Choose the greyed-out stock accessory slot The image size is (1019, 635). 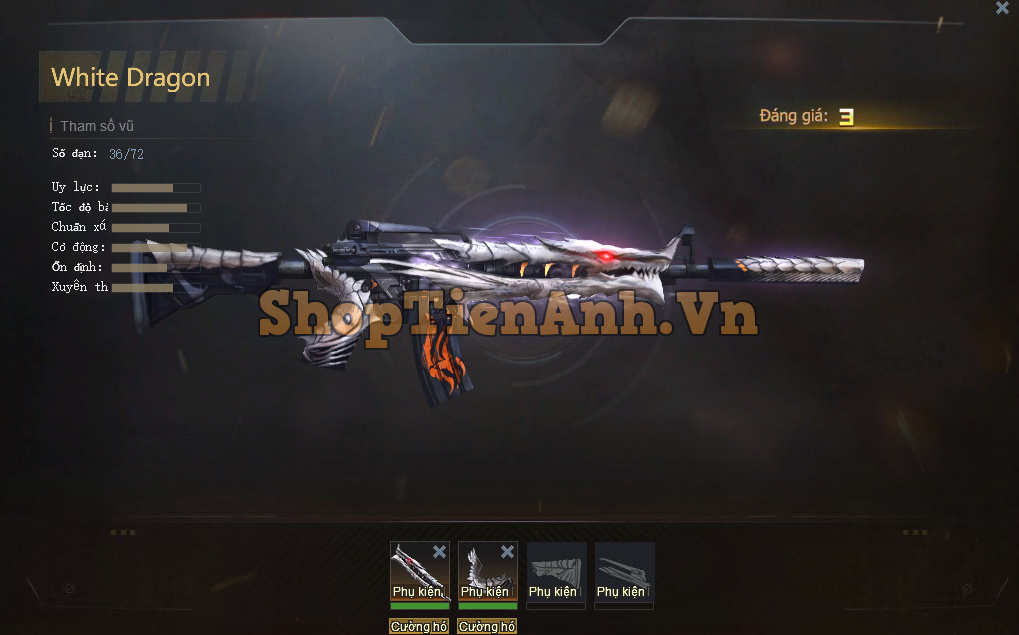tap(556, 572)
